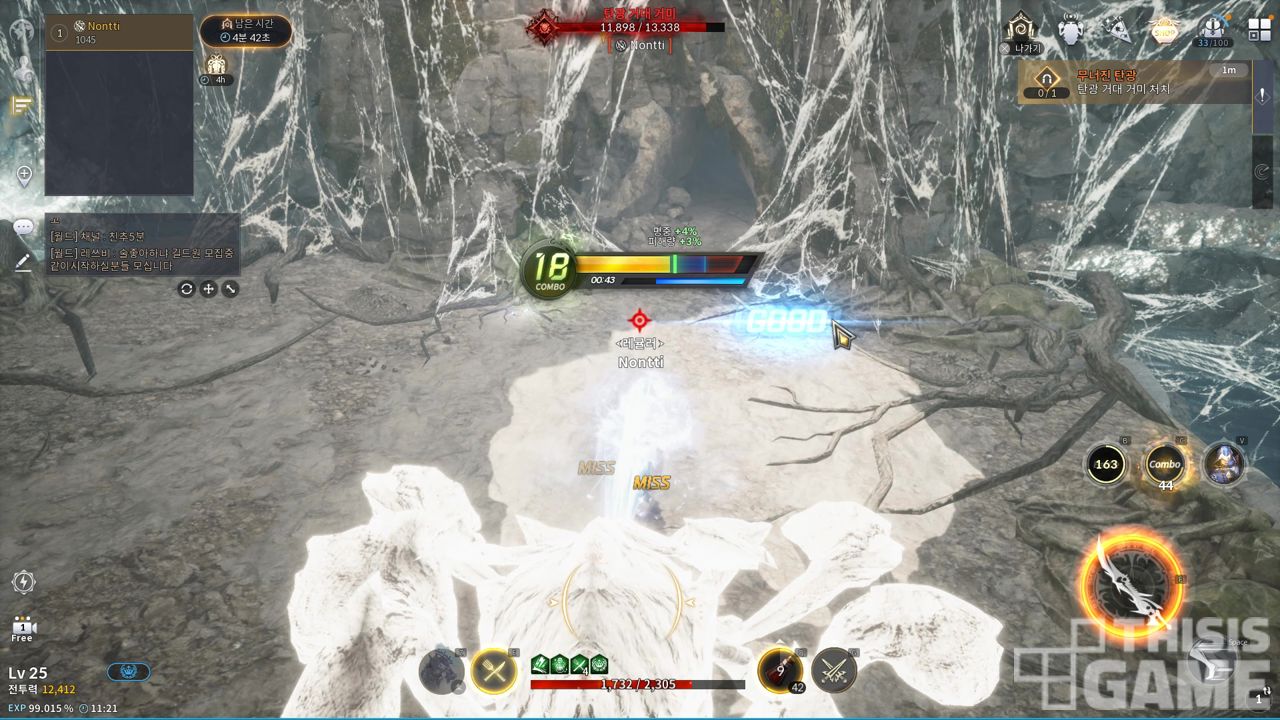Click the chat window resize arrow button
The width and height of the screenshot is (1280, 720).
point(231,289)
